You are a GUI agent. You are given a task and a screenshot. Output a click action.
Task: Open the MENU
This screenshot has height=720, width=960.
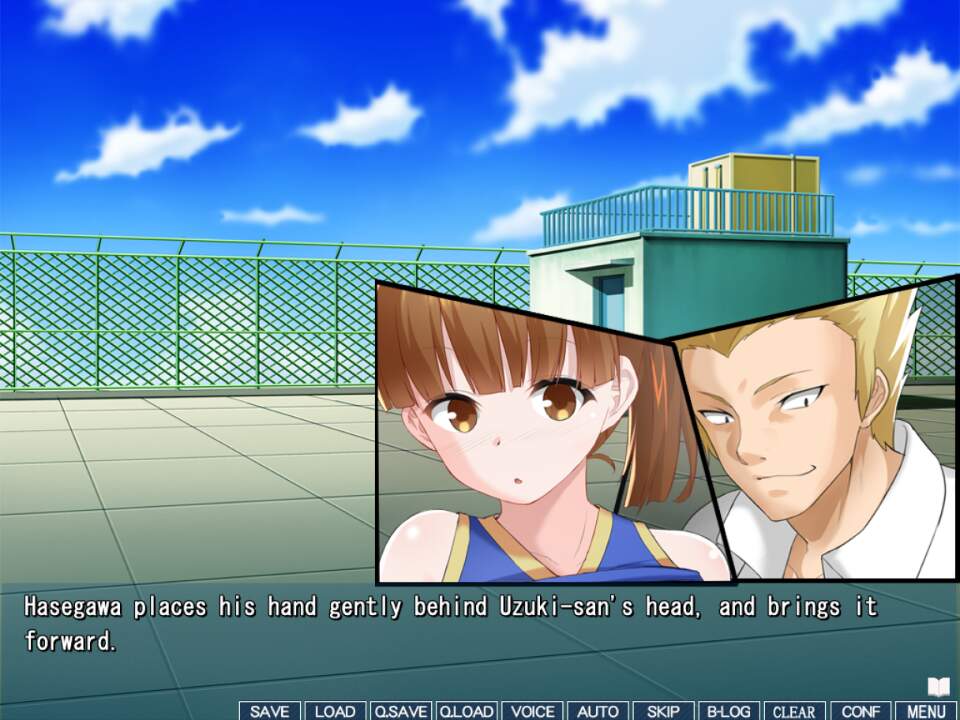[x=926, y=711]
